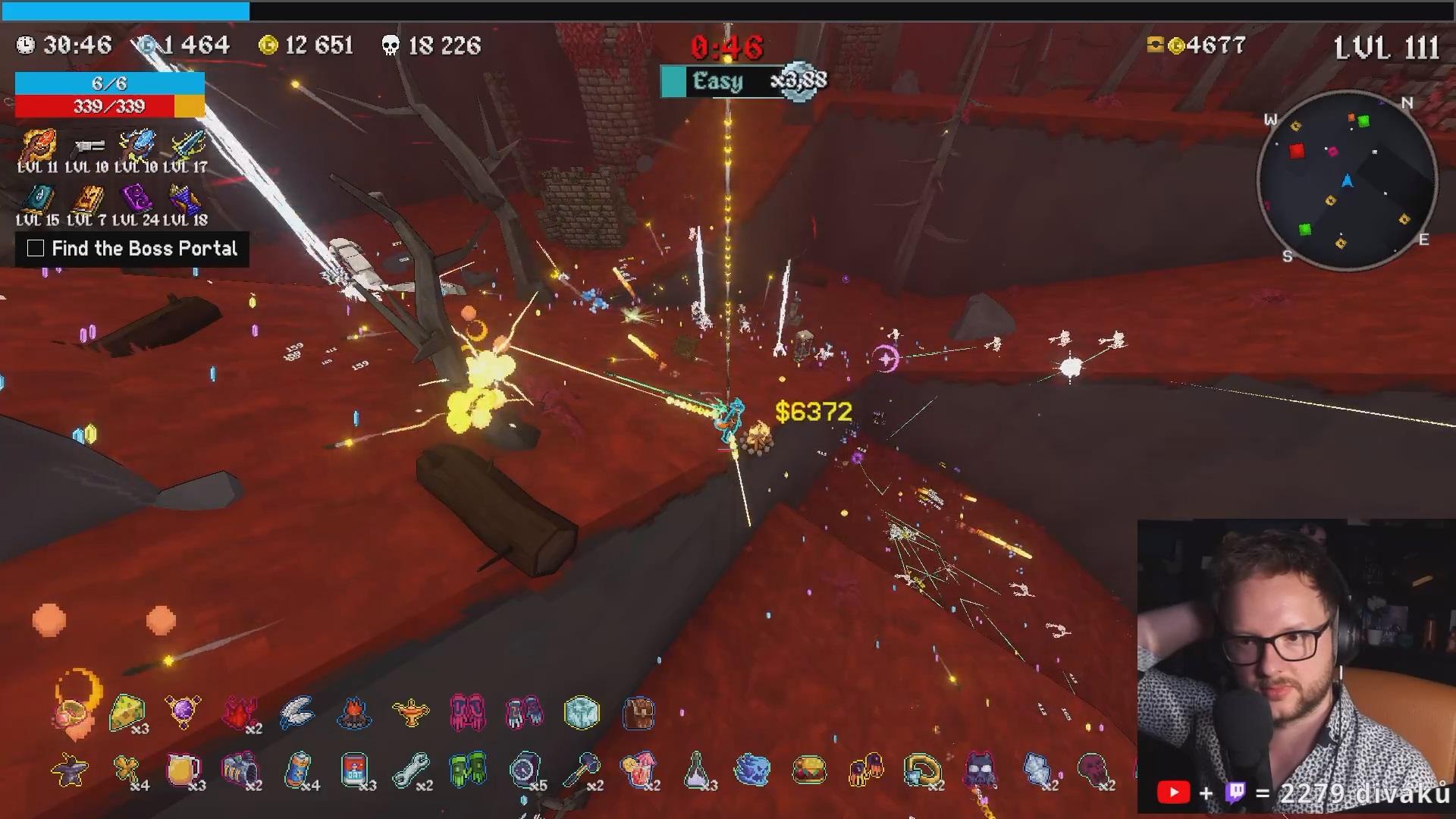Choose the purple tome at level 24
Viewport: 1456px width, 819px height.
click(136, 199)
